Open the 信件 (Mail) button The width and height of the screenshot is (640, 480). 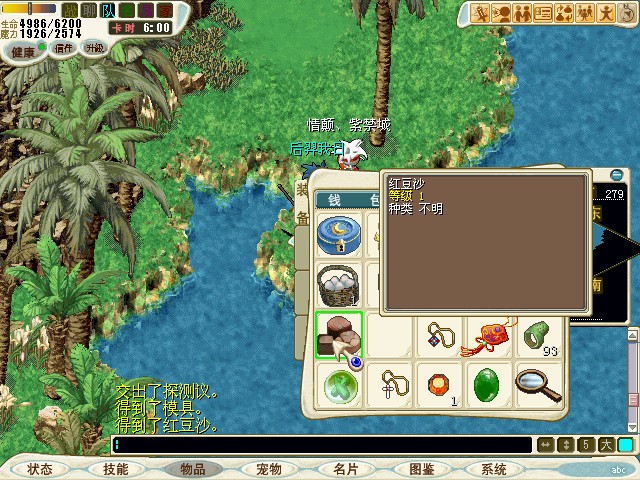coord(64,47)
